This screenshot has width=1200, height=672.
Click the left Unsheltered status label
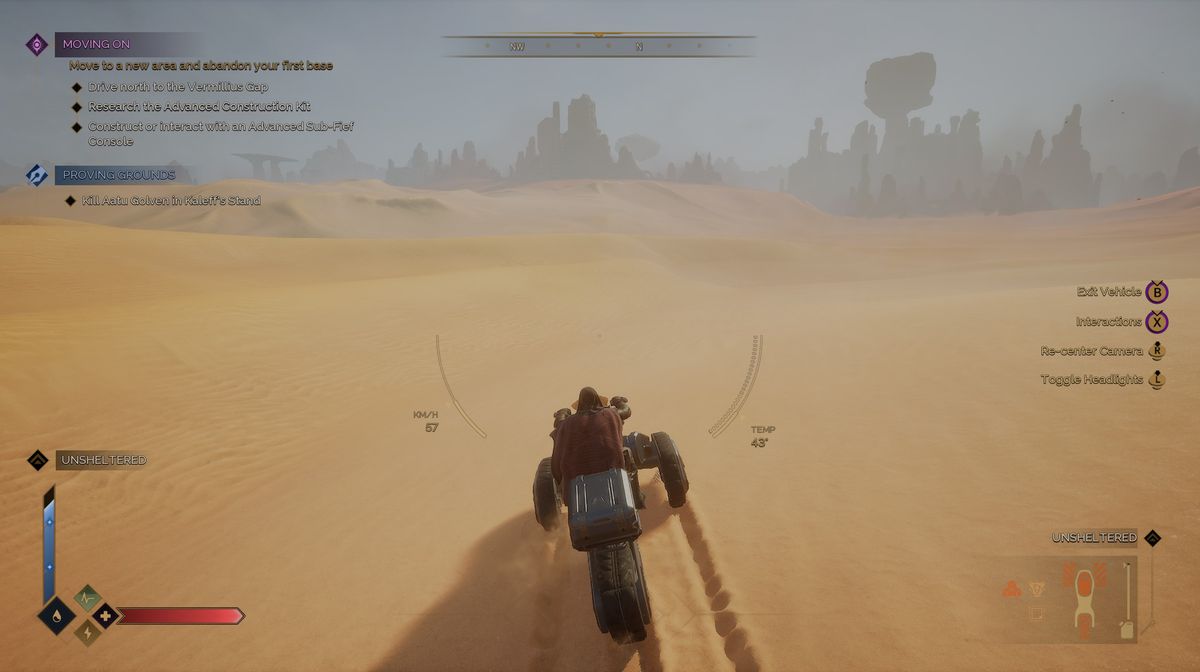click(103, 460)
